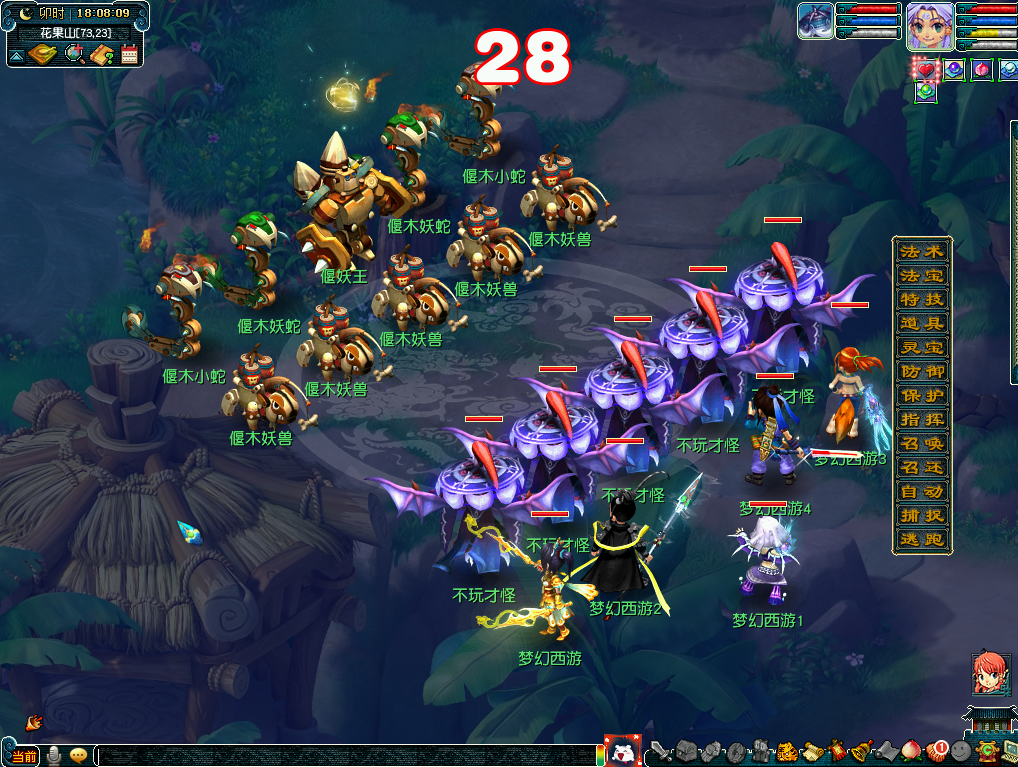This screenshot has width=1018, height=767.
Task: Collapse the location panel with the arrow
Action: pyautogui.click(x=16, y=55)
